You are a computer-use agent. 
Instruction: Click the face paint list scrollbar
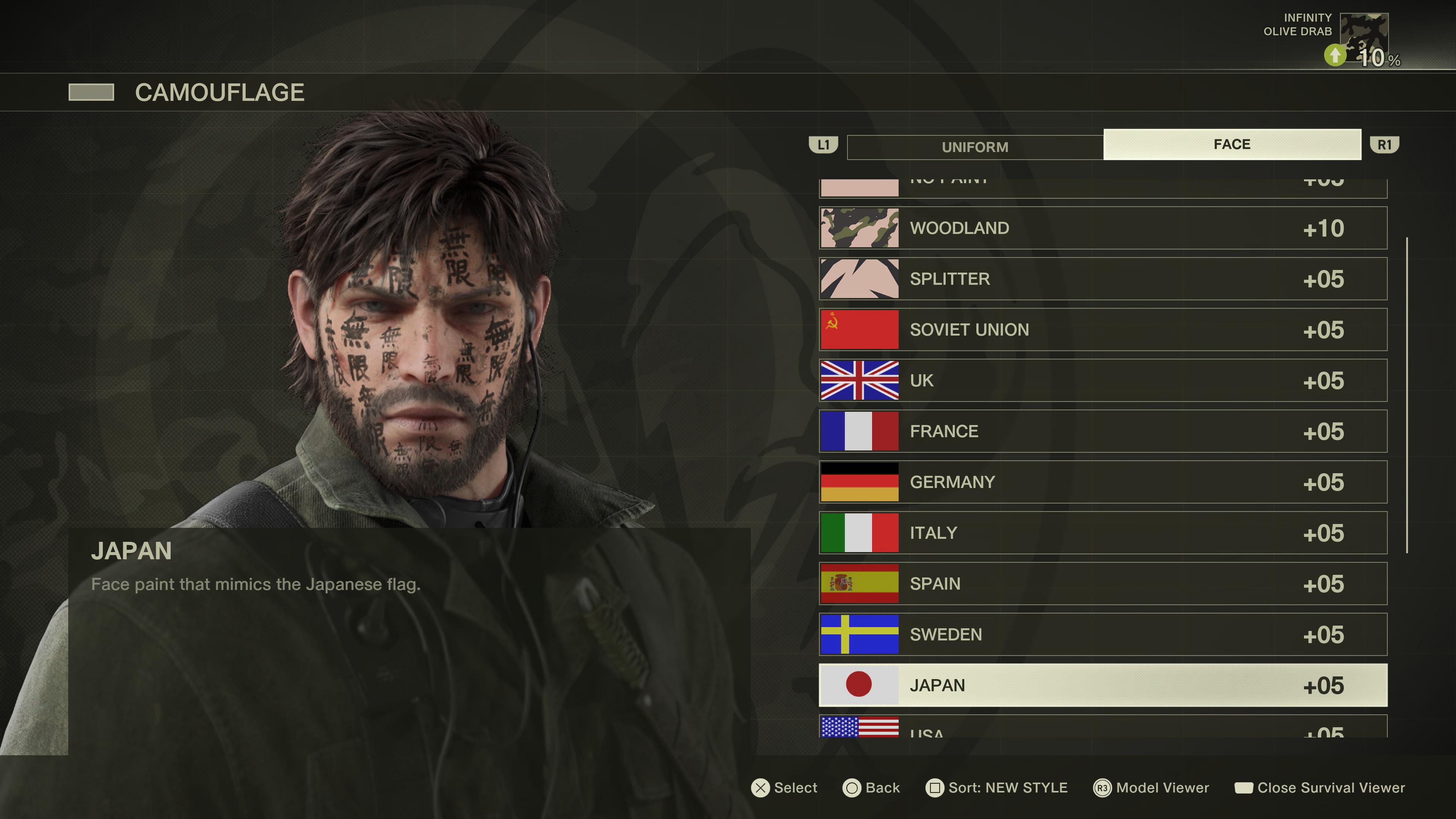click(x=1407, y=395)
